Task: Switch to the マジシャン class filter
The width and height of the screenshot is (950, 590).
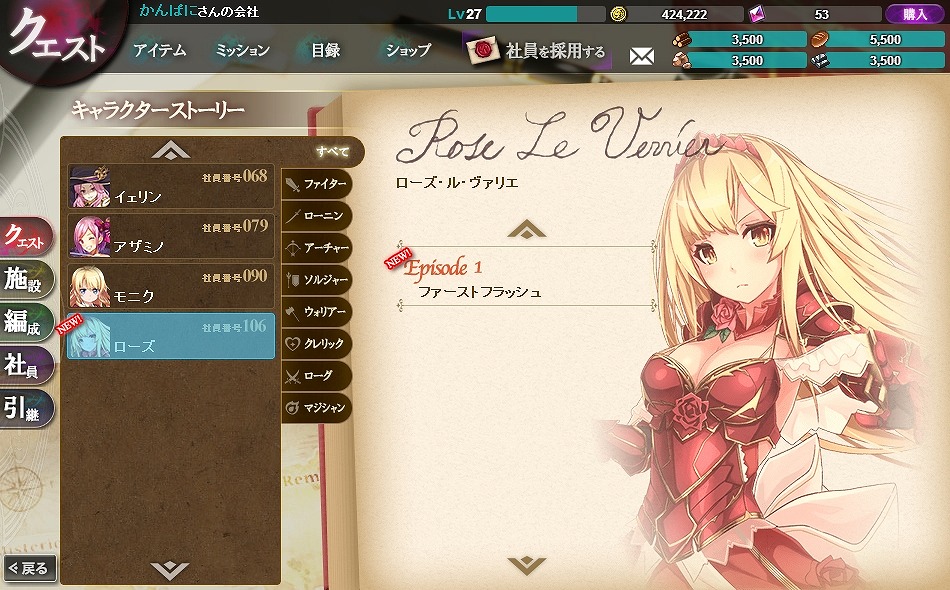Action: (x=316, y=407)
